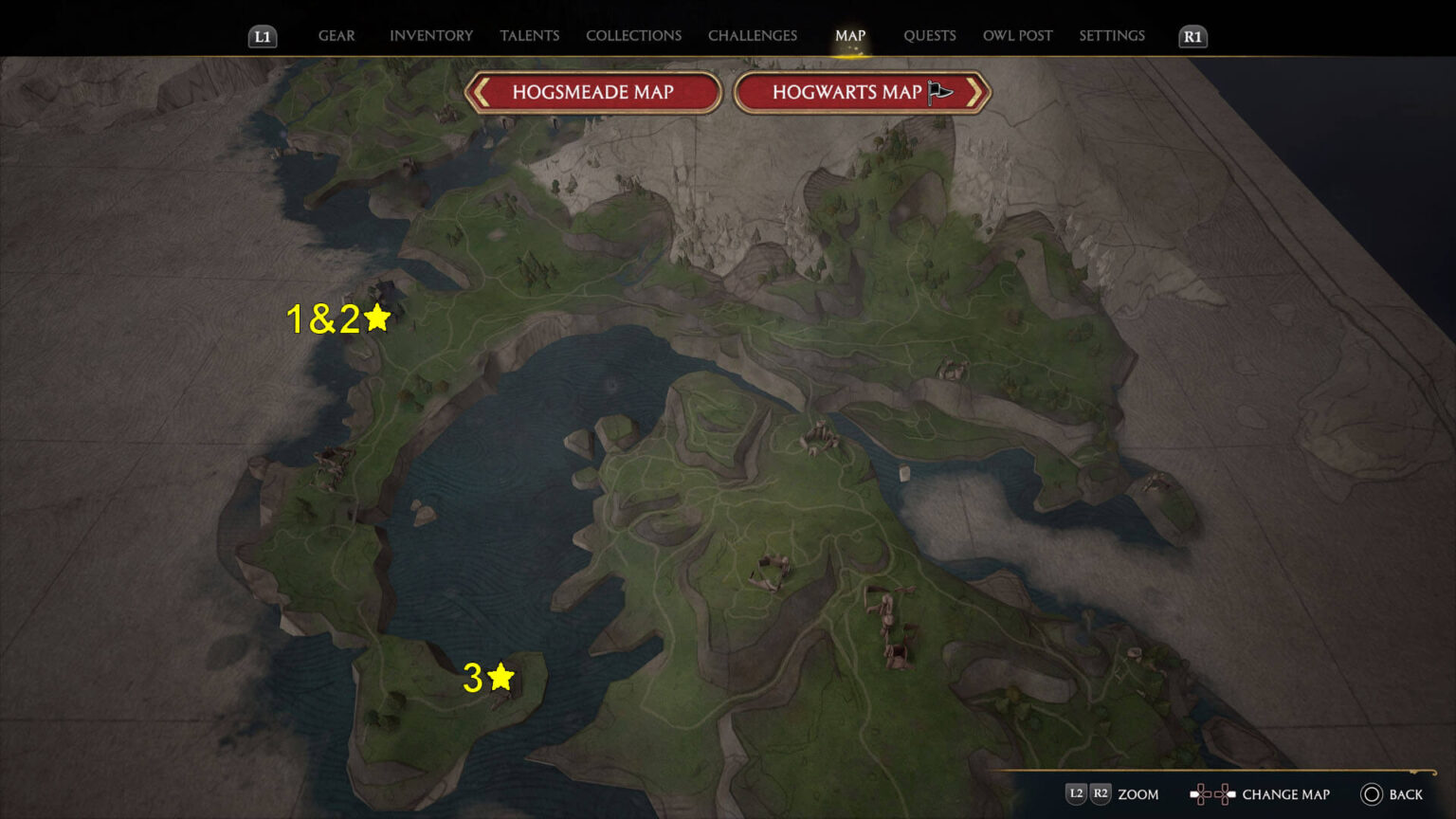The image size is (1456, 819).
Task: Click the flag icon on Hogwarts Map banner
Action: click(938, 92)
